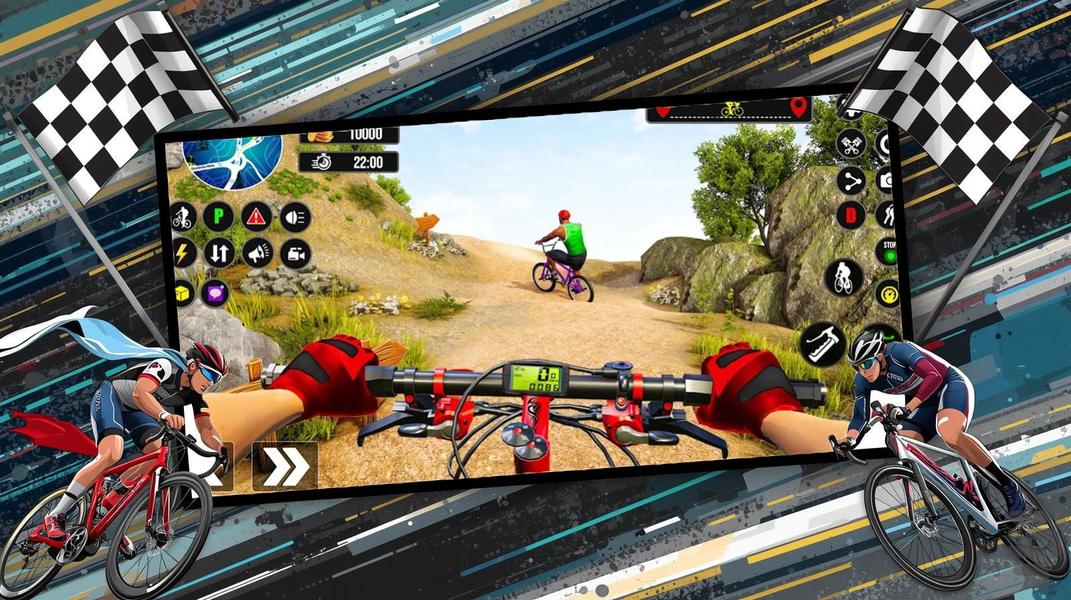Image resolution: width=1071 pixels, height=600 pixels.
Task: Tap the white cyclist riding icon
Action: click(843, 277)
